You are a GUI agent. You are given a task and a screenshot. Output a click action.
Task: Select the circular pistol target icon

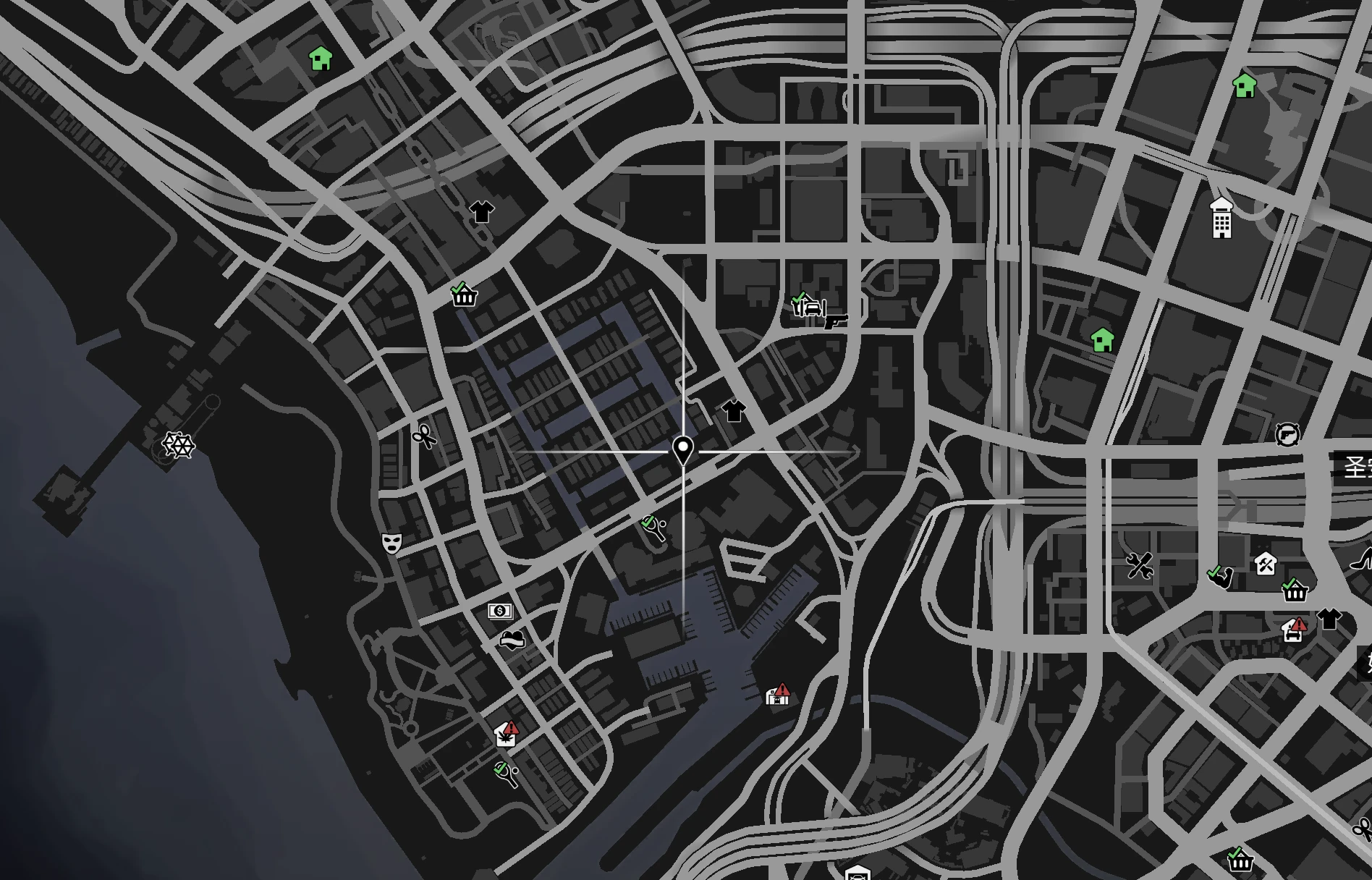pyautogui.click(x=1287, y=434)
